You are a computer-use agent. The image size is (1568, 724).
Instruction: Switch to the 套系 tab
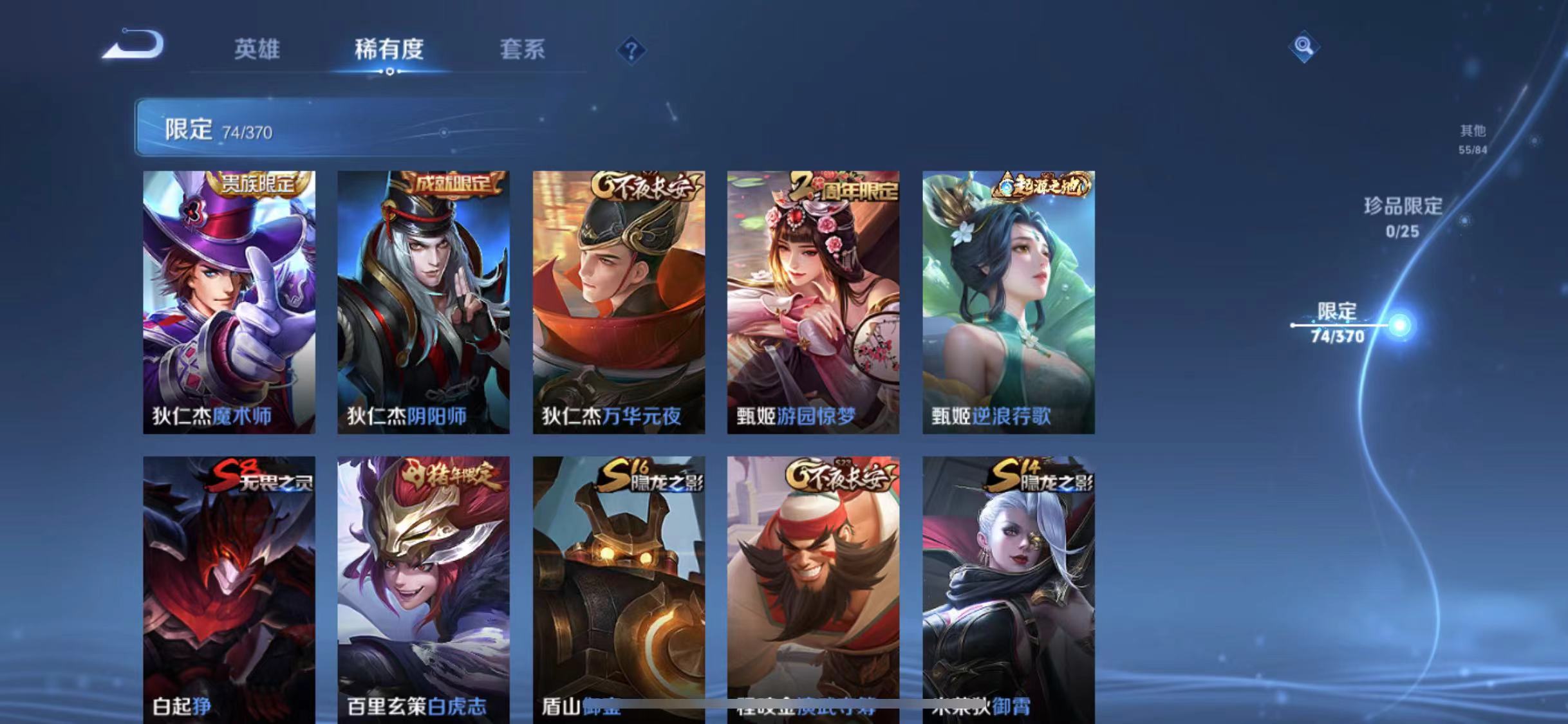click(x=523, y=50)
